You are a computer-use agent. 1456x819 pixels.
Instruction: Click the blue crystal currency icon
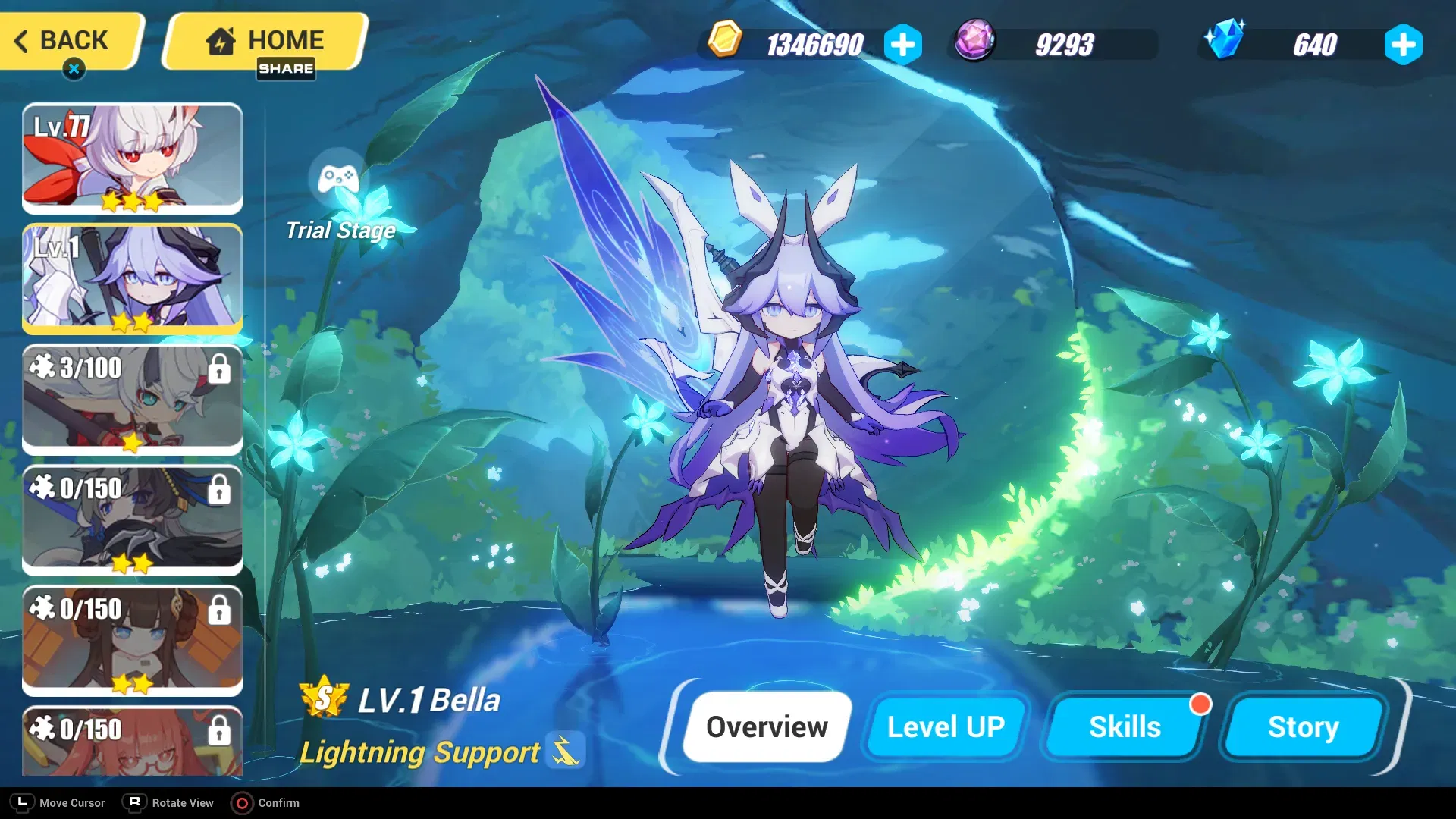[1223, 43]
